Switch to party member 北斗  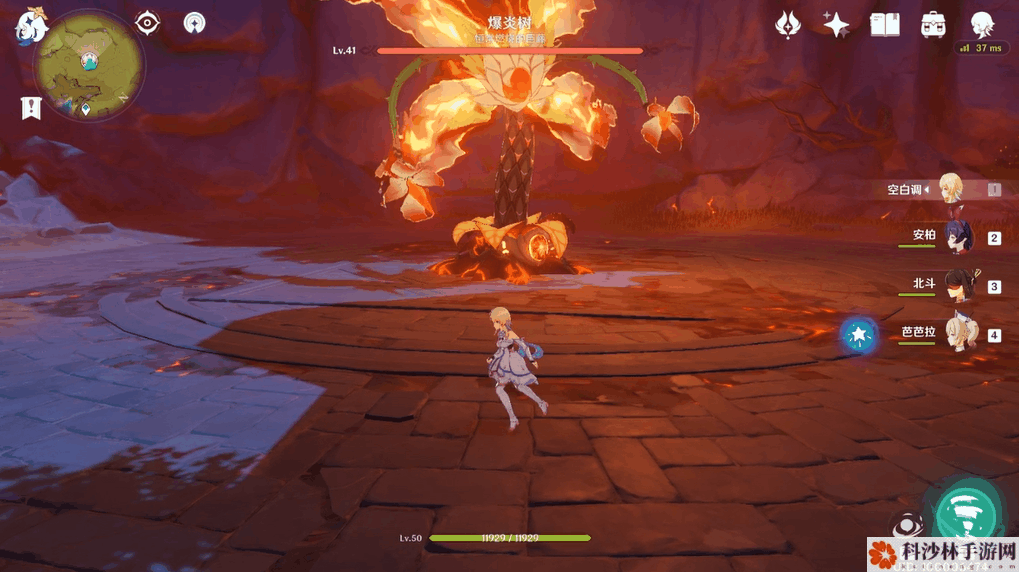952,286
